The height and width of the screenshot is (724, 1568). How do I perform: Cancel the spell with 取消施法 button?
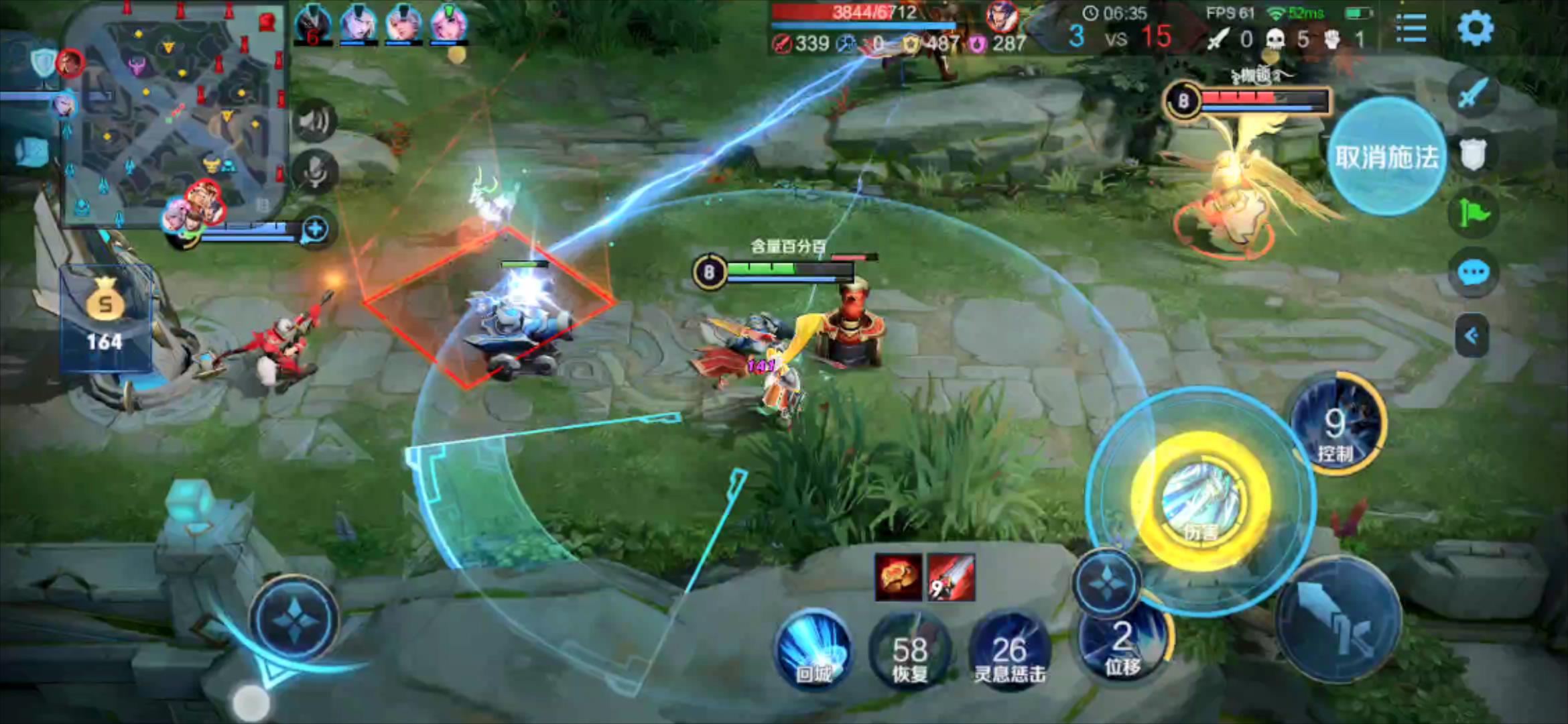(x=1386, y=157)
